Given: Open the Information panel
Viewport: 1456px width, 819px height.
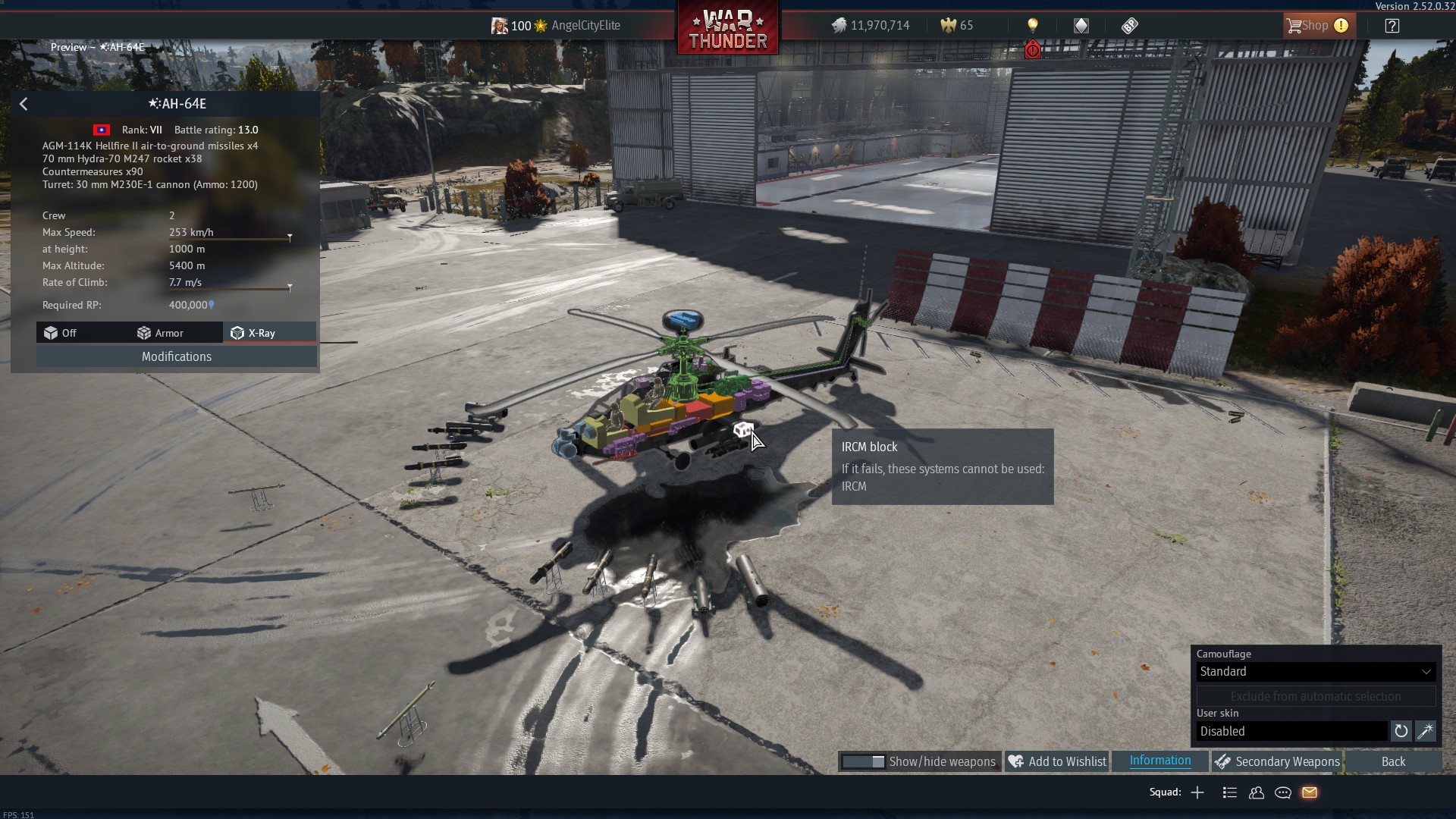Looking at the screenshot, I should coord(1159,761).
